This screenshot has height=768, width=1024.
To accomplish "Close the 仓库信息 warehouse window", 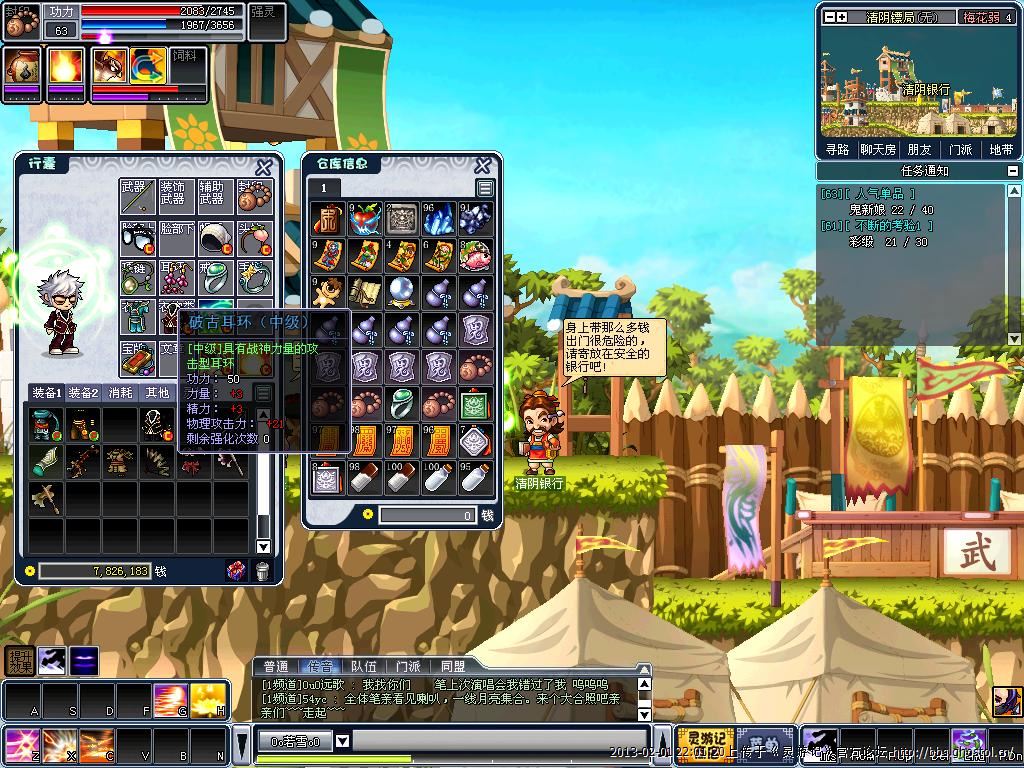I will pos(482,165).
